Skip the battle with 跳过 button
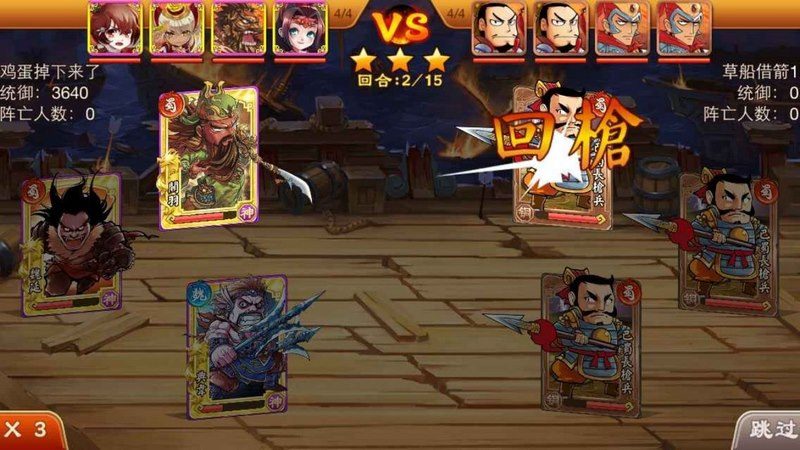Image resolution: width=800 pixels, height=450 pixels. click(768, 430)
